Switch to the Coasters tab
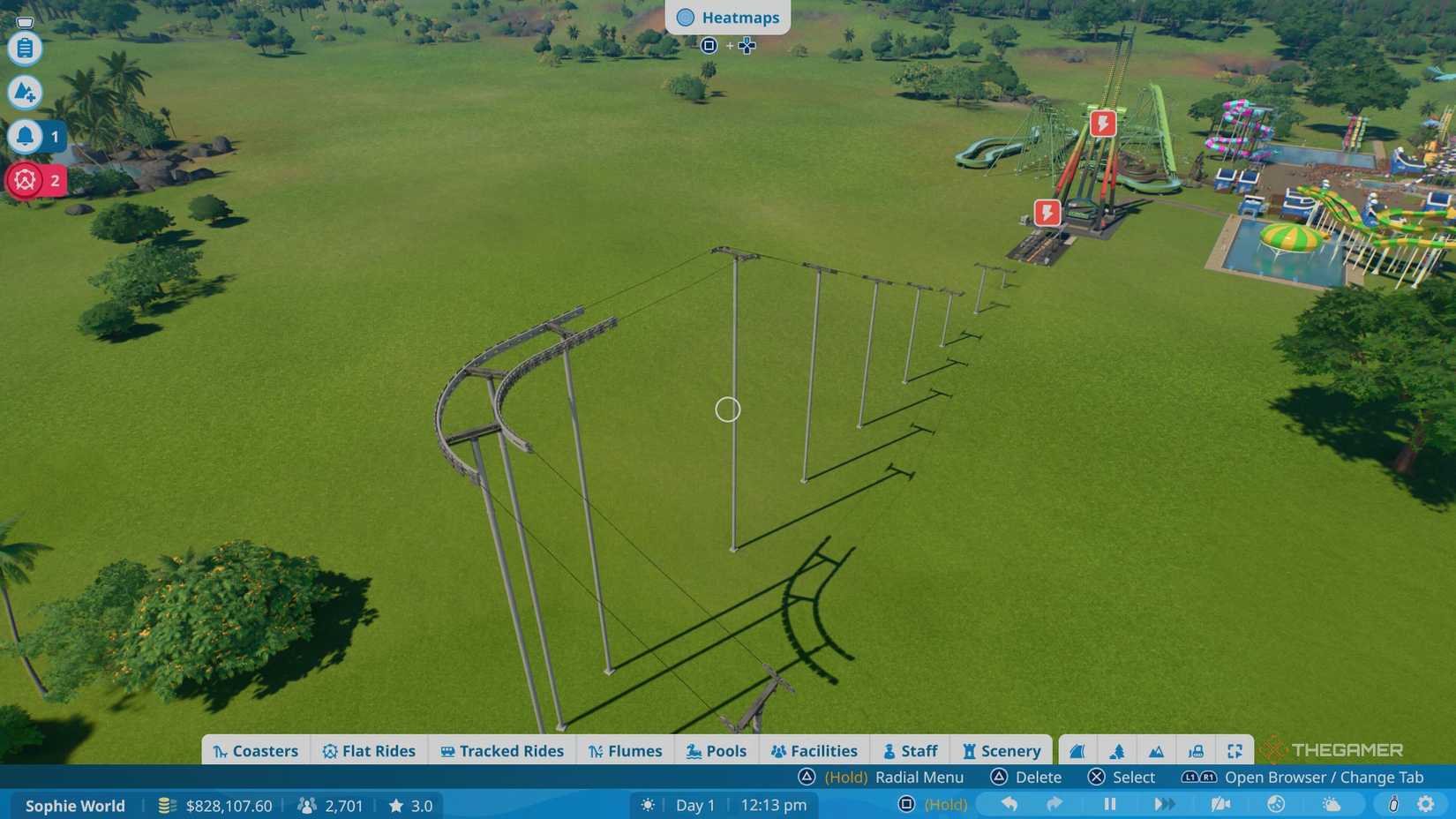Image resolution: width=1456 pixels, height=819 pixels. [256, 750]
